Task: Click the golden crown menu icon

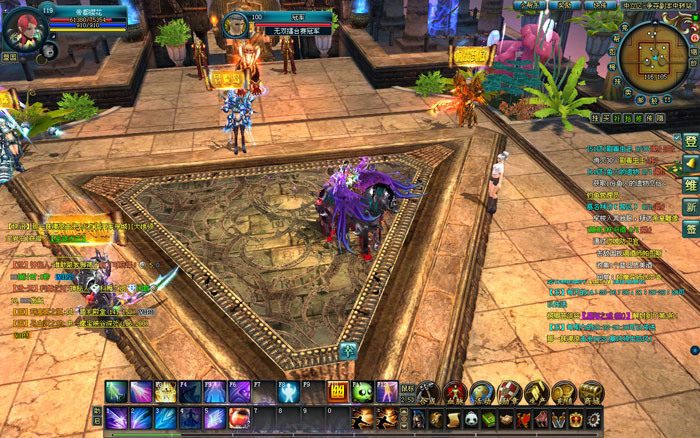Action: pyautogui.click(x=577, y=418)
